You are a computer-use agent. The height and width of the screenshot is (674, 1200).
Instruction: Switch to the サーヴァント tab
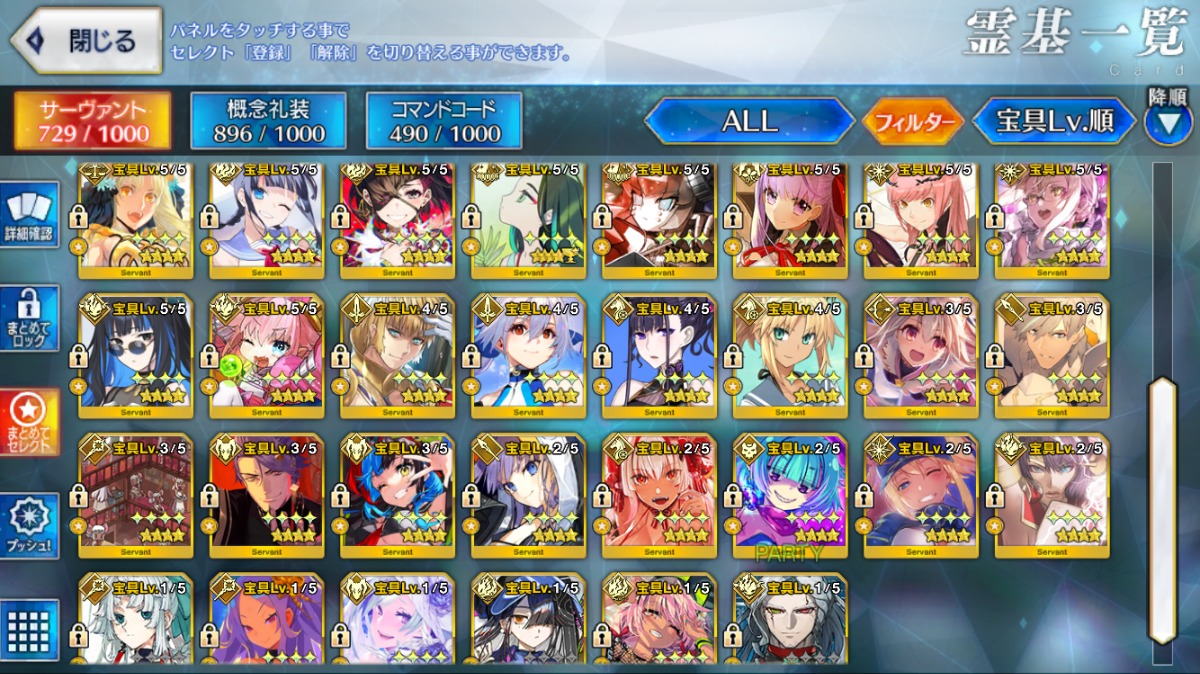(93, 121)
